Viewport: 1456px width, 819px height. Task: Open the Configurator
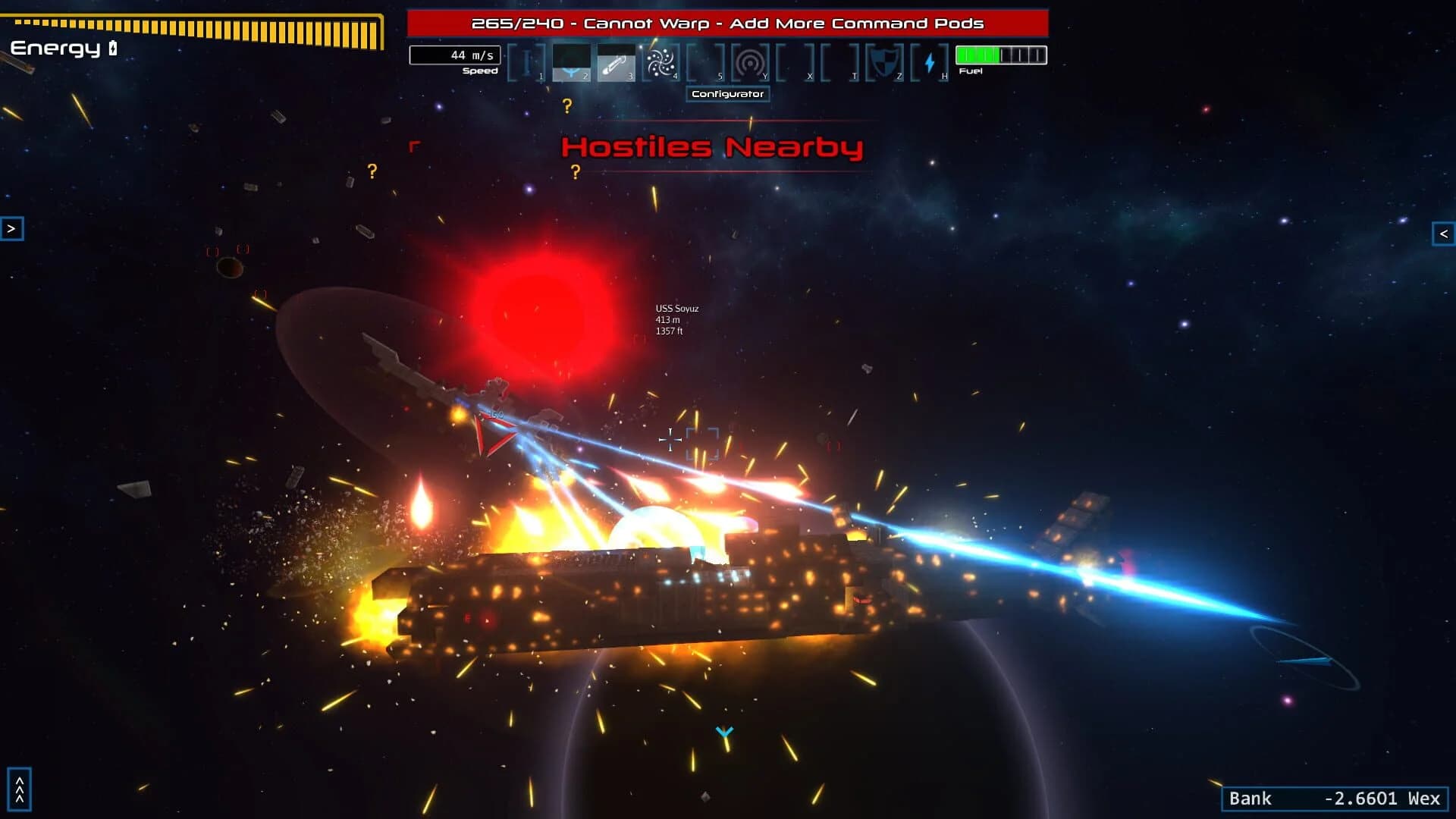pyautogui.click(x=727, y=93)
